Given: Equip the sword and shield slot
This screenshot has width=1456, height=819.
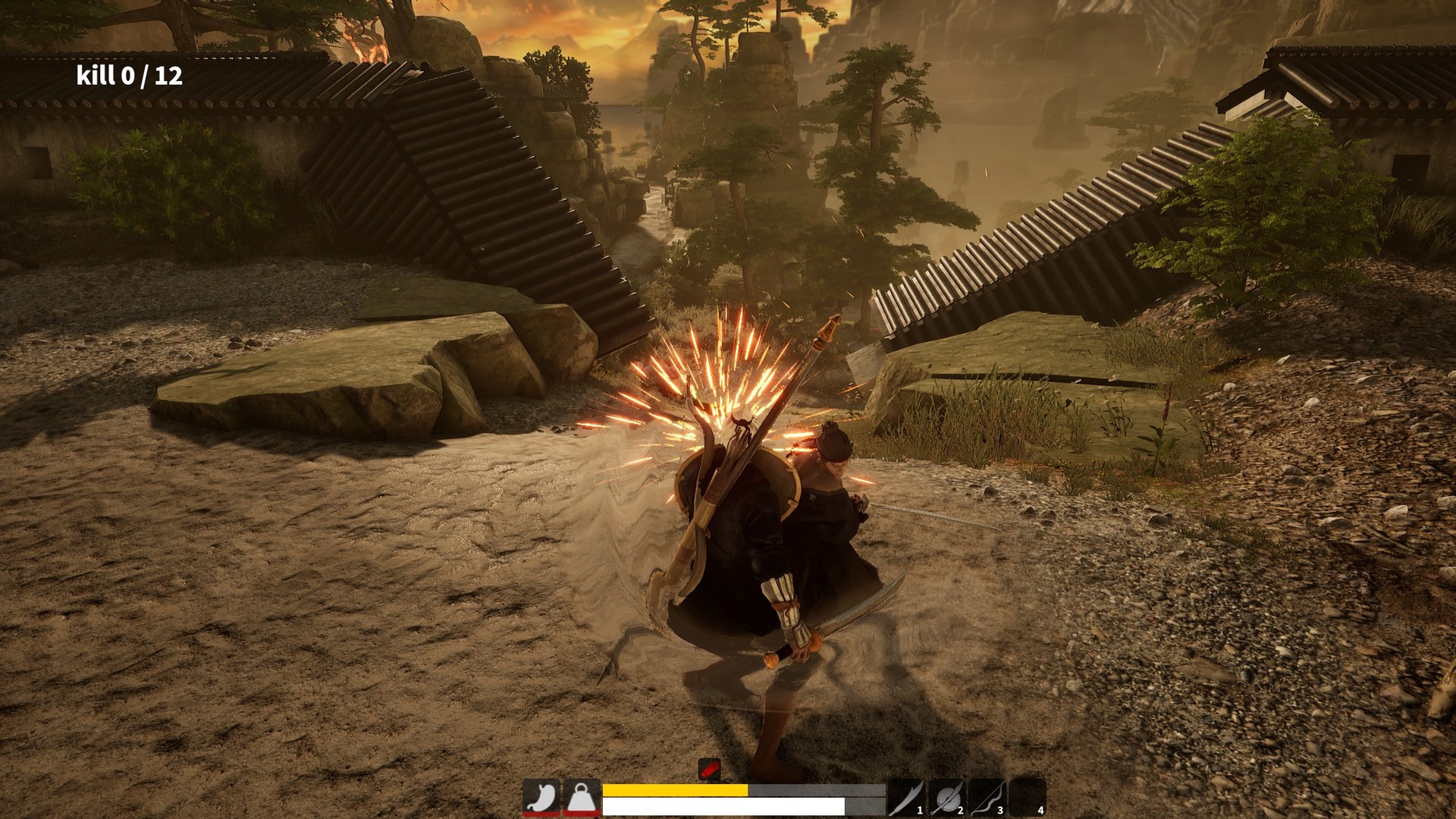Looking at the screenshot, I should point(947,798).
